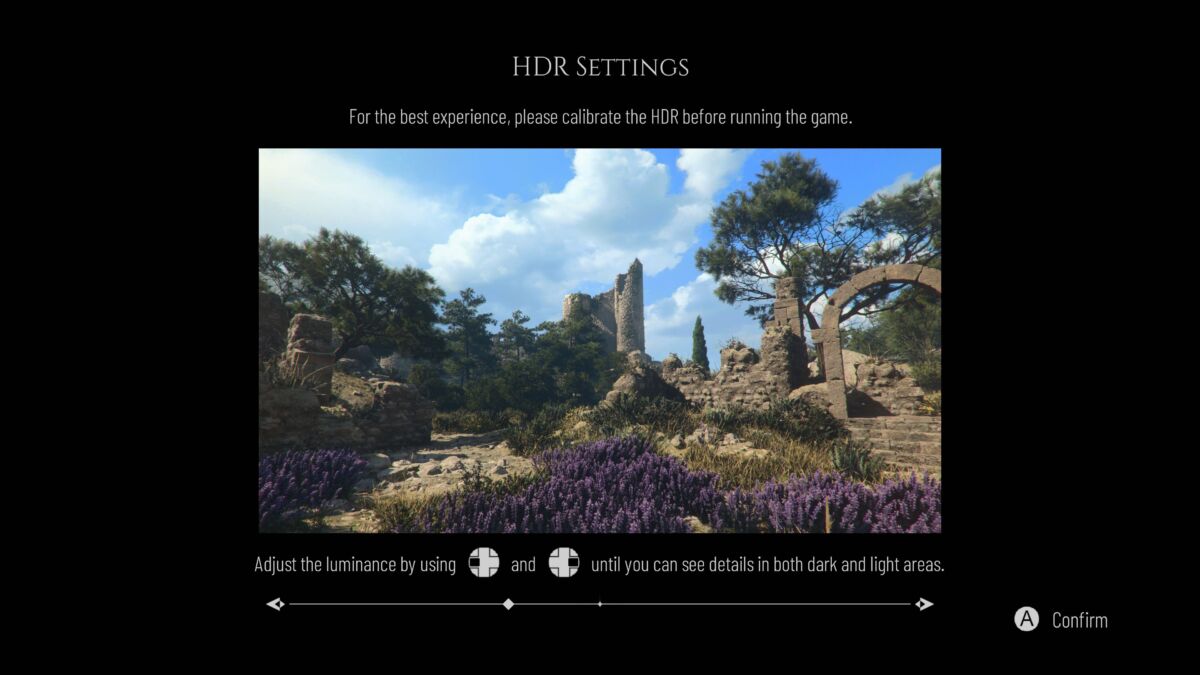
Task: Select the diamond handle on the luminance slider
Action: (508, 604)
